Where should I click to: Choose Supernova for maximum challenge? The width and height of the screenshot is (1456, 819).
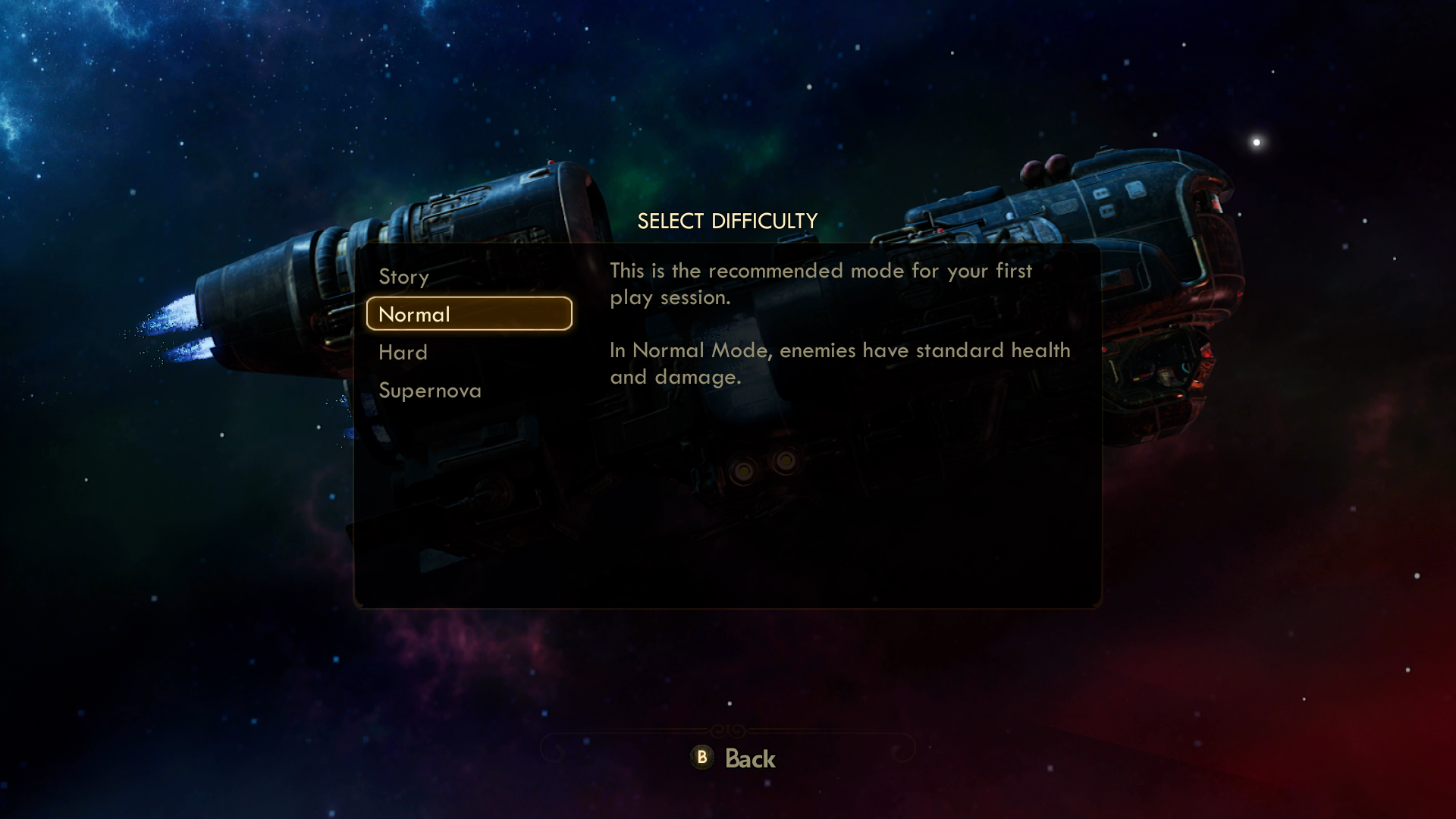click(429, 390)
